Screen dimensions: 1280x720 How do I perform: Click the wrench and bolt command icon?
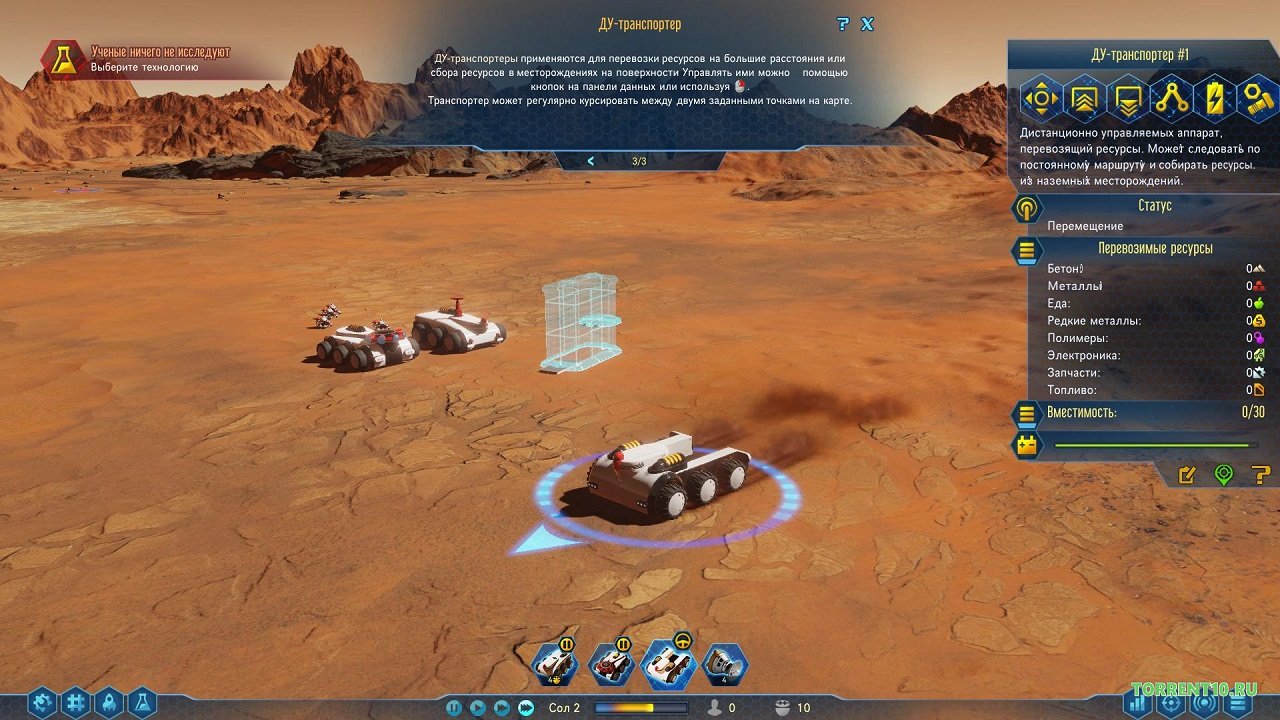pyautogui.click(x=1256, y=98)
